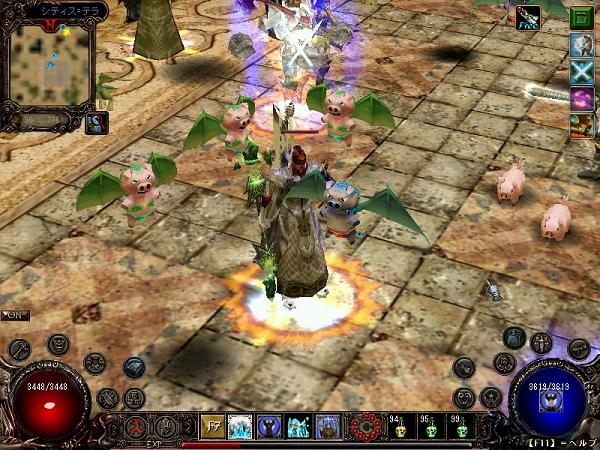600x450 pixels.
Task: Toggle the ON switch button
Action: click(x=15, y=315)
